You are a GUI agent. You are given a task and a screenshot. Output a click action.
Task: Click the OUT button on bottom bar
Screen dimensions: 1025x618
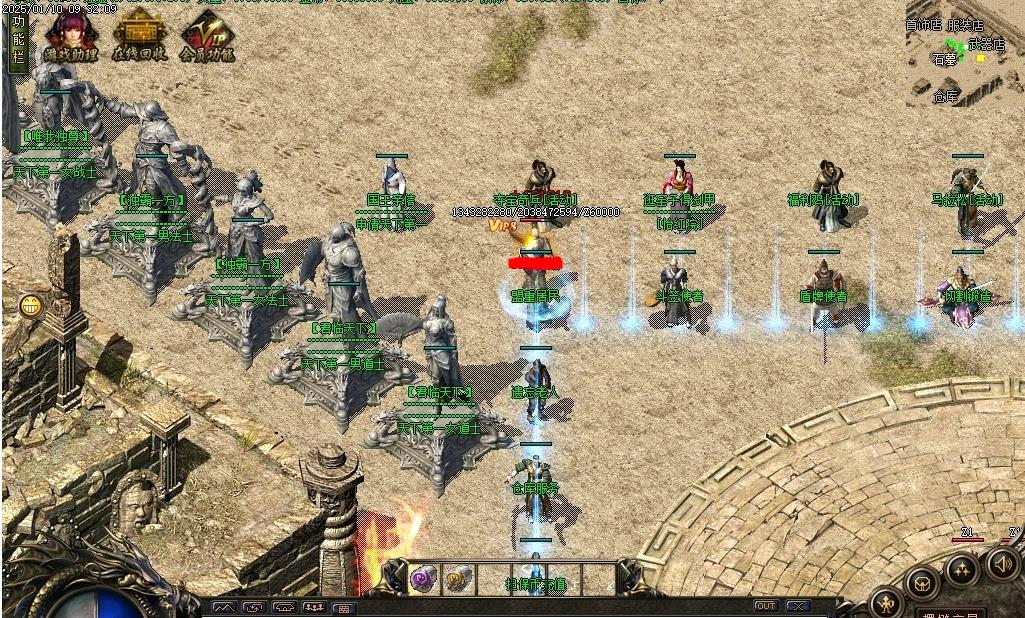point(765,606)
